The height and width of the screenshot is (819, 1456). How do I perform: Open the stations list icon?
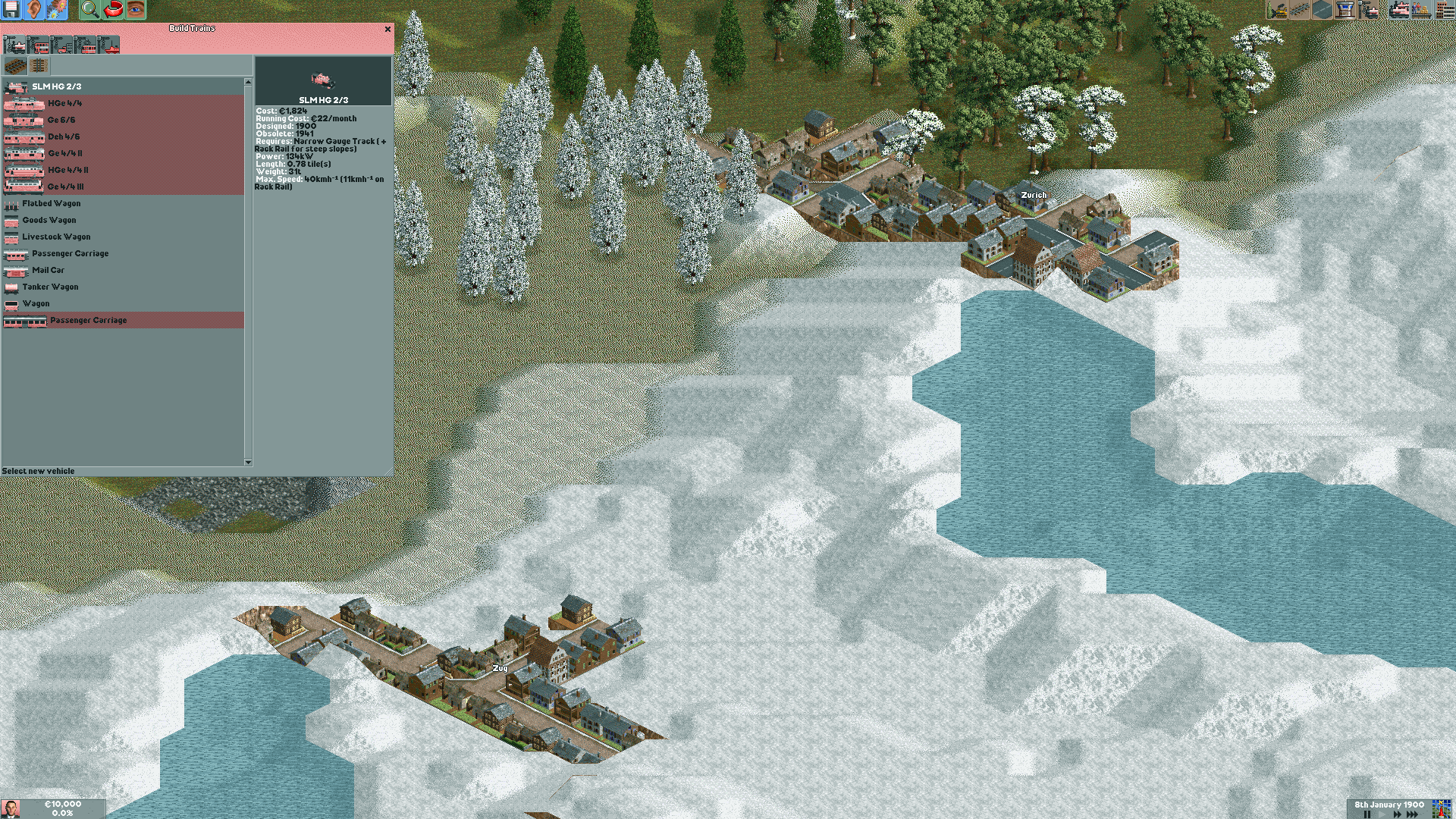[1420, 9]
